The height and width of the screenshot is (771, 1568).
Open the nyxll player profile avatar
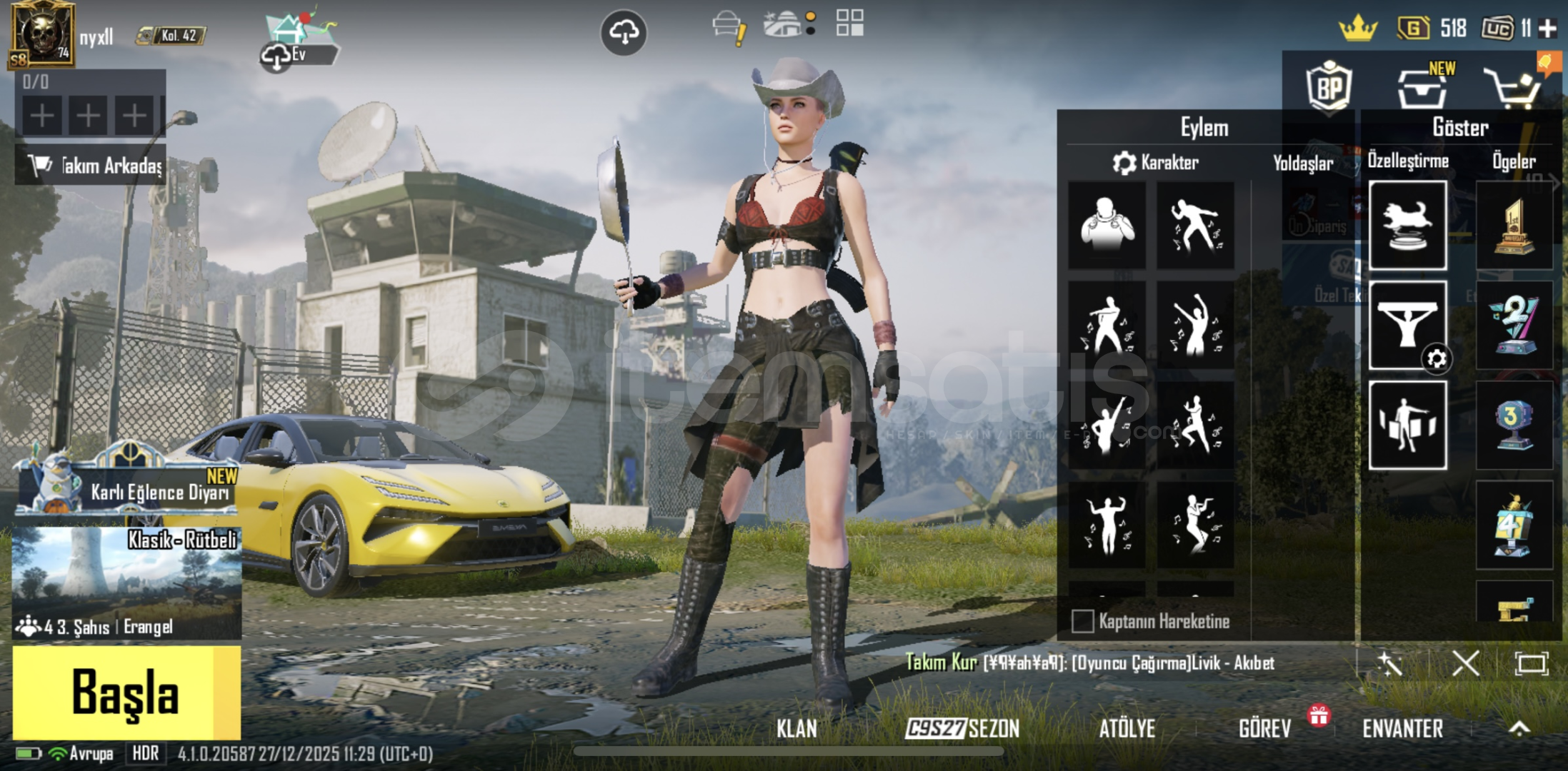point(41,34)
